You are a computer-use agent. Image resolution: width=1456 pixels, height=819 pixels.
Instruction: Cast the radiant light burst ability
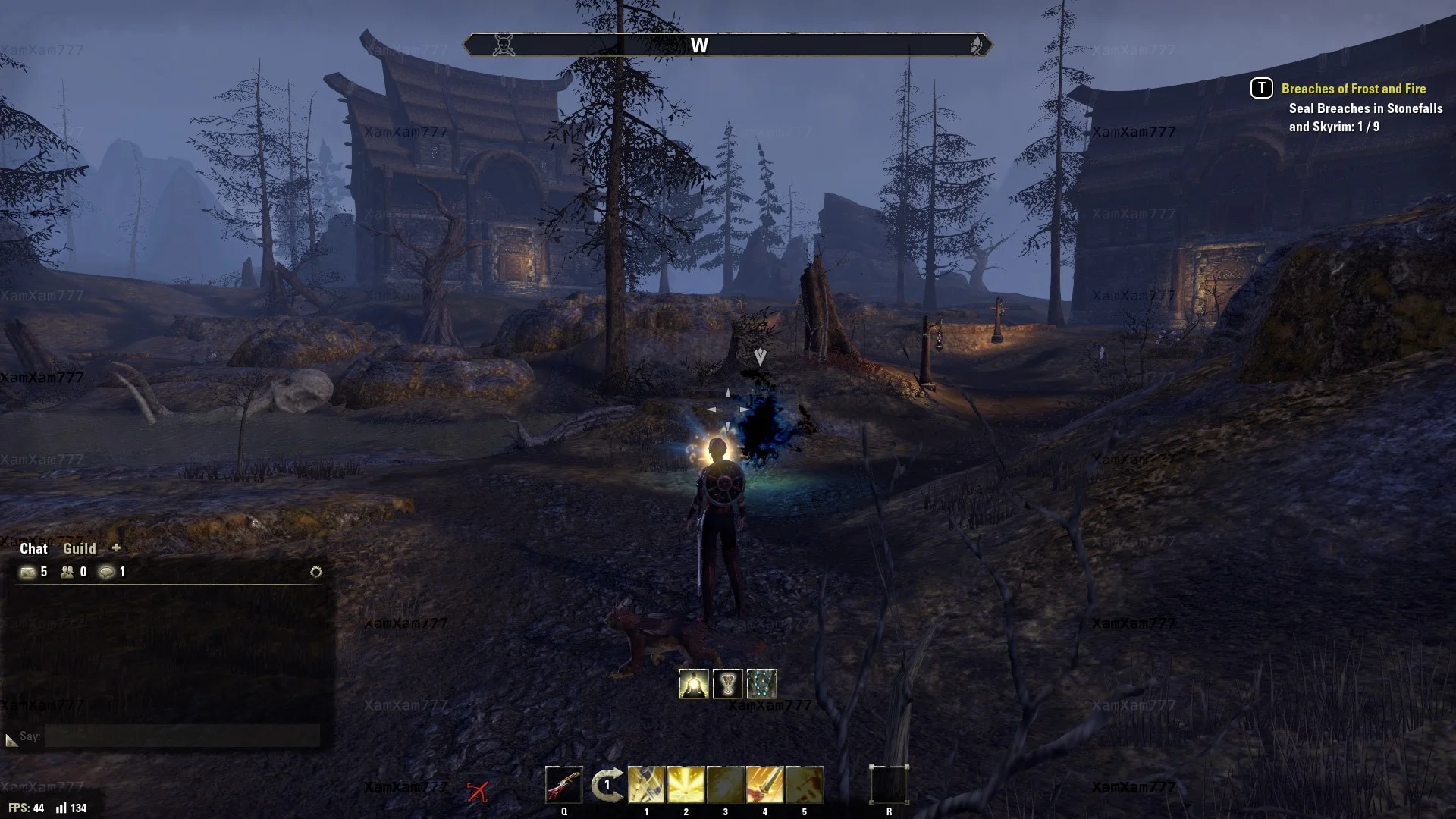pos(686,785)
